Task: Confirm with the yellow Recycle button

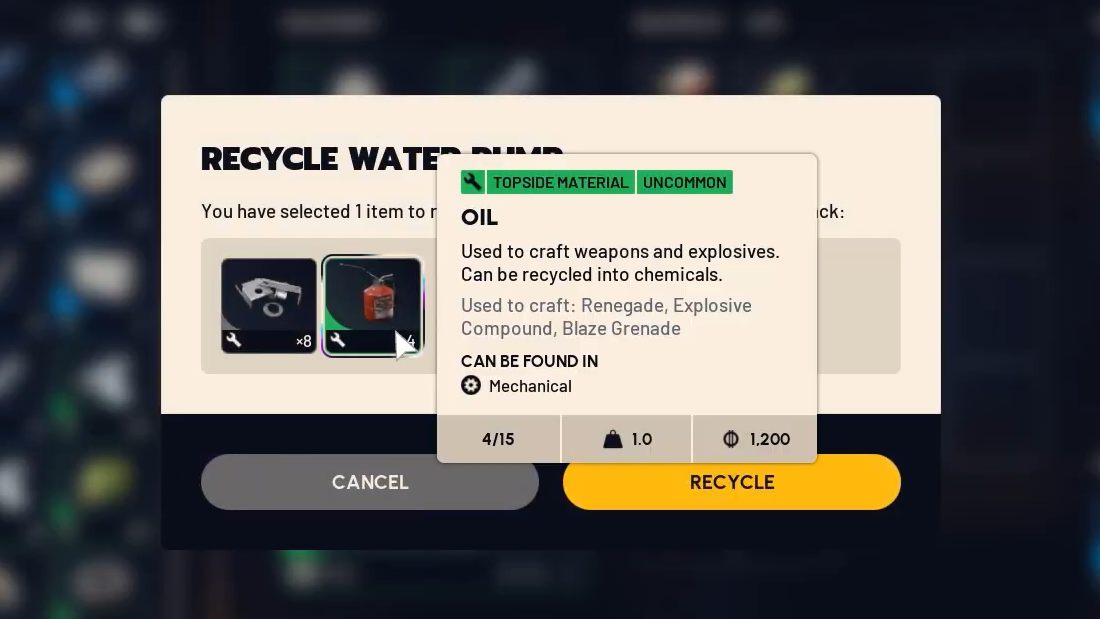Action: (x=731, y=483)
